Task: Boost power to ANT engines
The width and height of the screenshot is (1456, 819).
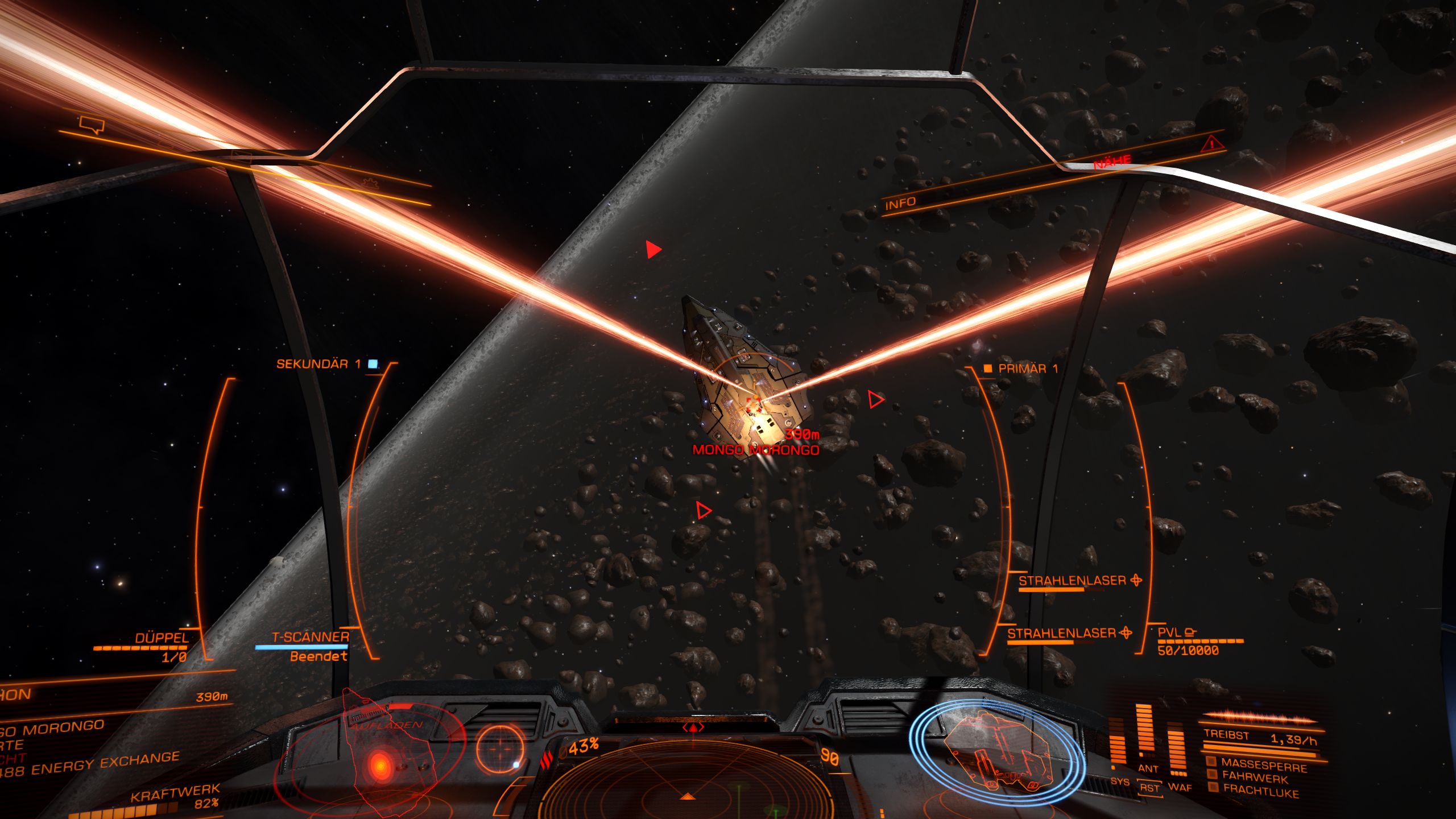Action: pyautogui.click(x=1147, y=768)
